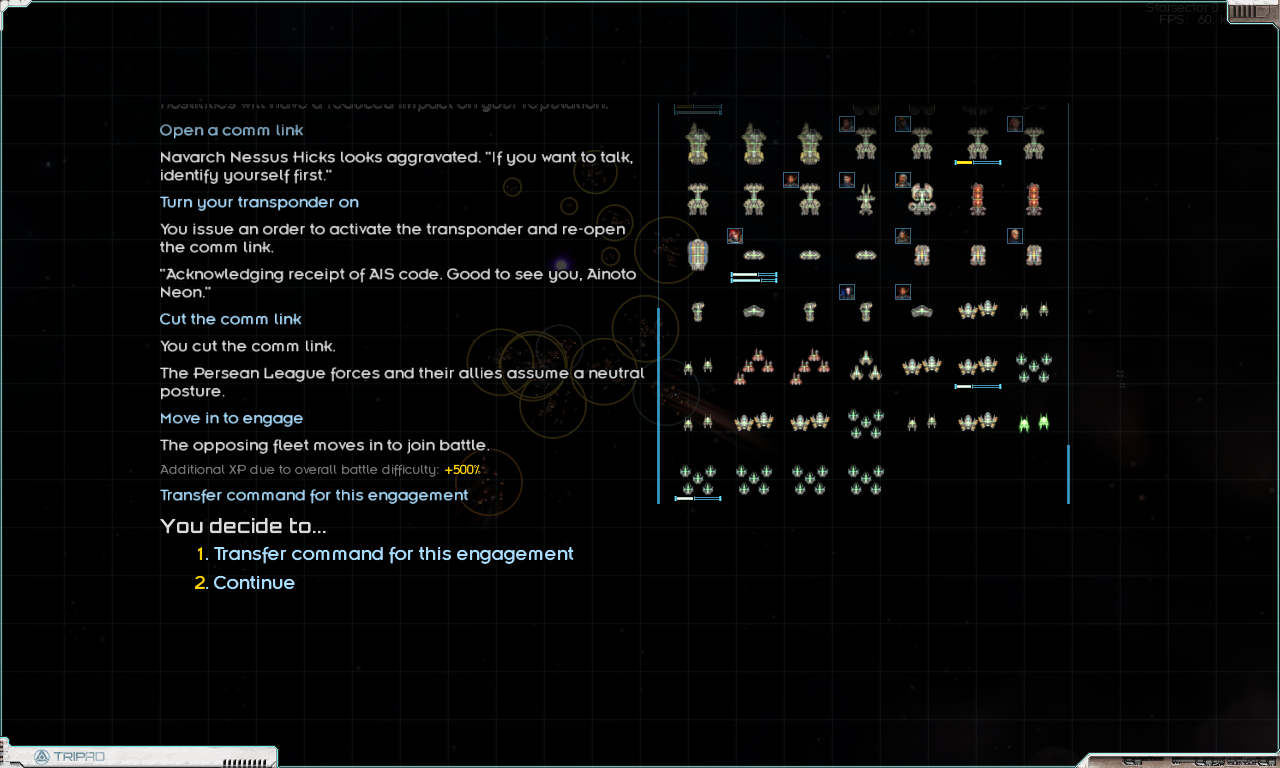Click the blue-lit officer portrait above the fighters
Image resolution: width=1280 pixels, height=768 pixels.
click(x=847, y=291)
